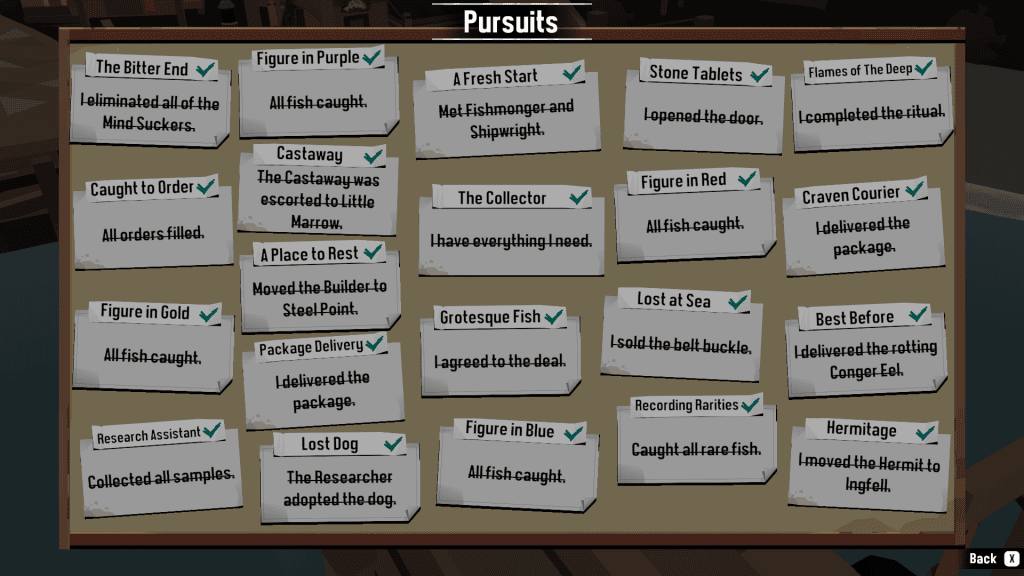Choose The Collector pursuit card
1024x576 pixels.
(x=511, y=230)
